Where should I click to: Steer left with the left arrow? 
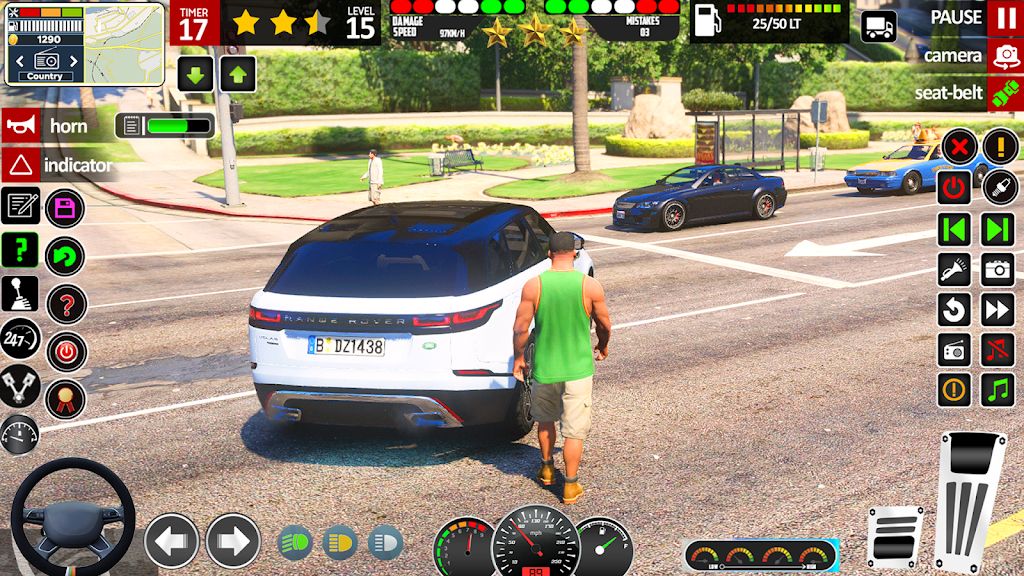click(x=171, y=541)
